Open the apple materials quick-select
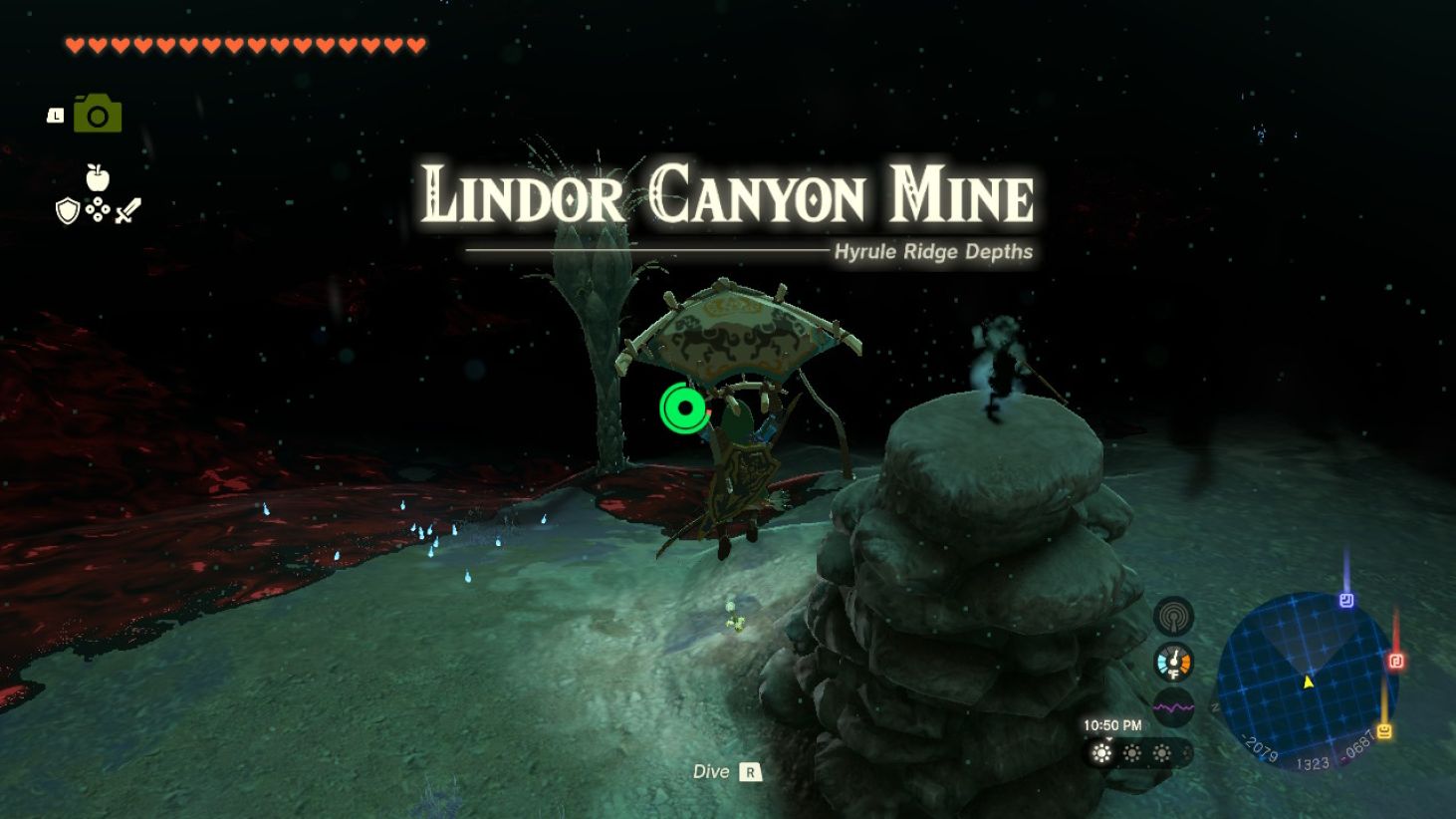1456x819 pixels. tap(97, 177)
